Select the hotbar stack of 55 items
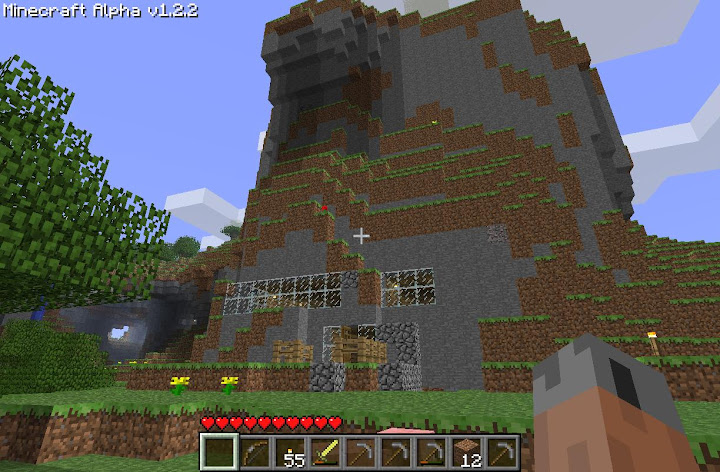 pos(290,451)
